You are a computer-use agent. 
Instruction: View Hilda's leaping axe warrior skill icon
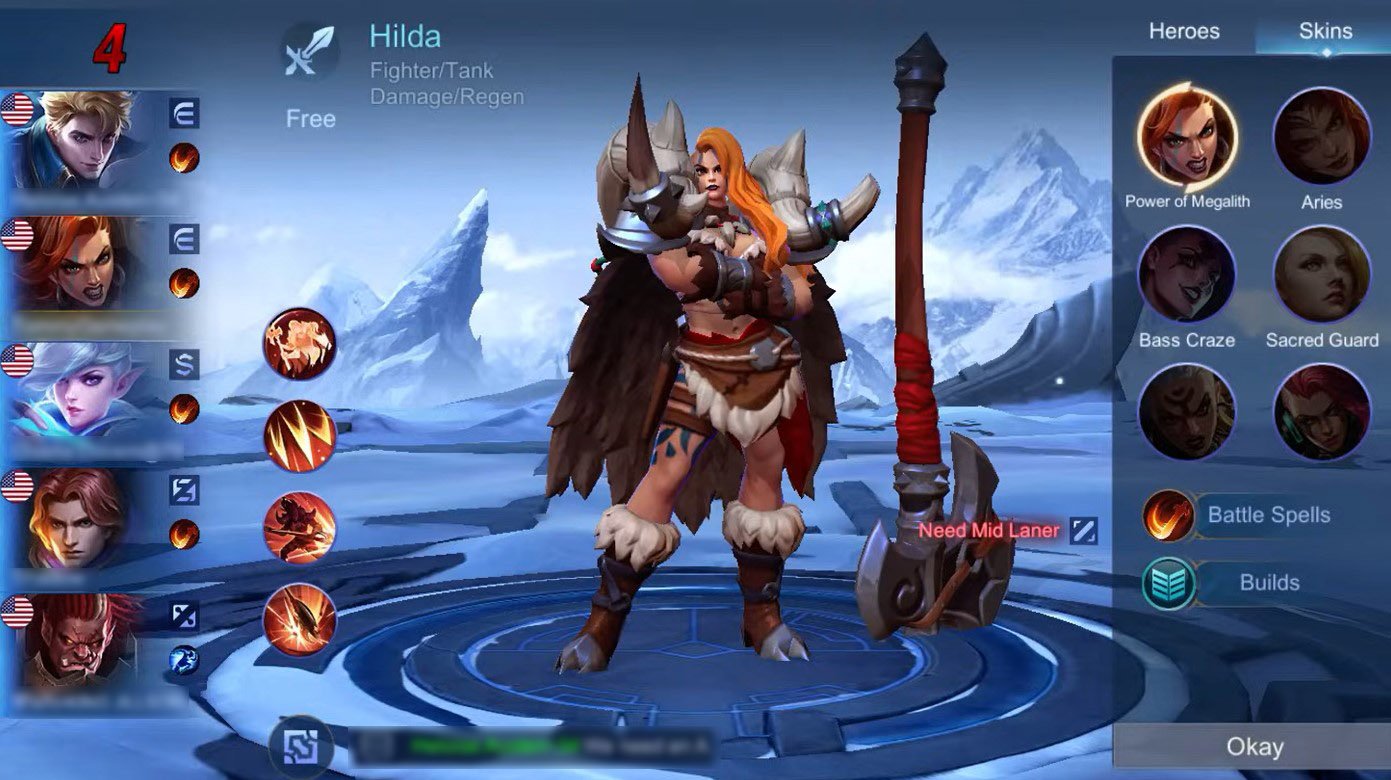(x=299, y=528)
